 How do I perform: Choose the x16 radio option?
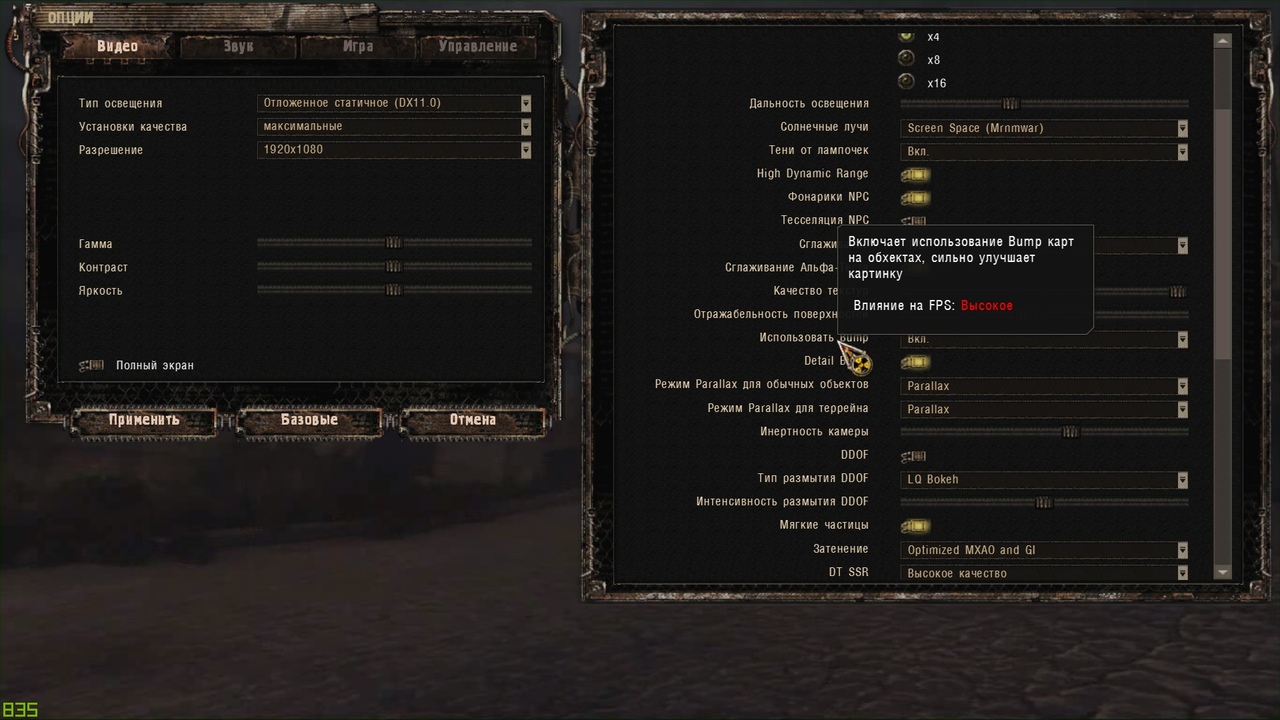pyautogui.click(x=907, y=82)
